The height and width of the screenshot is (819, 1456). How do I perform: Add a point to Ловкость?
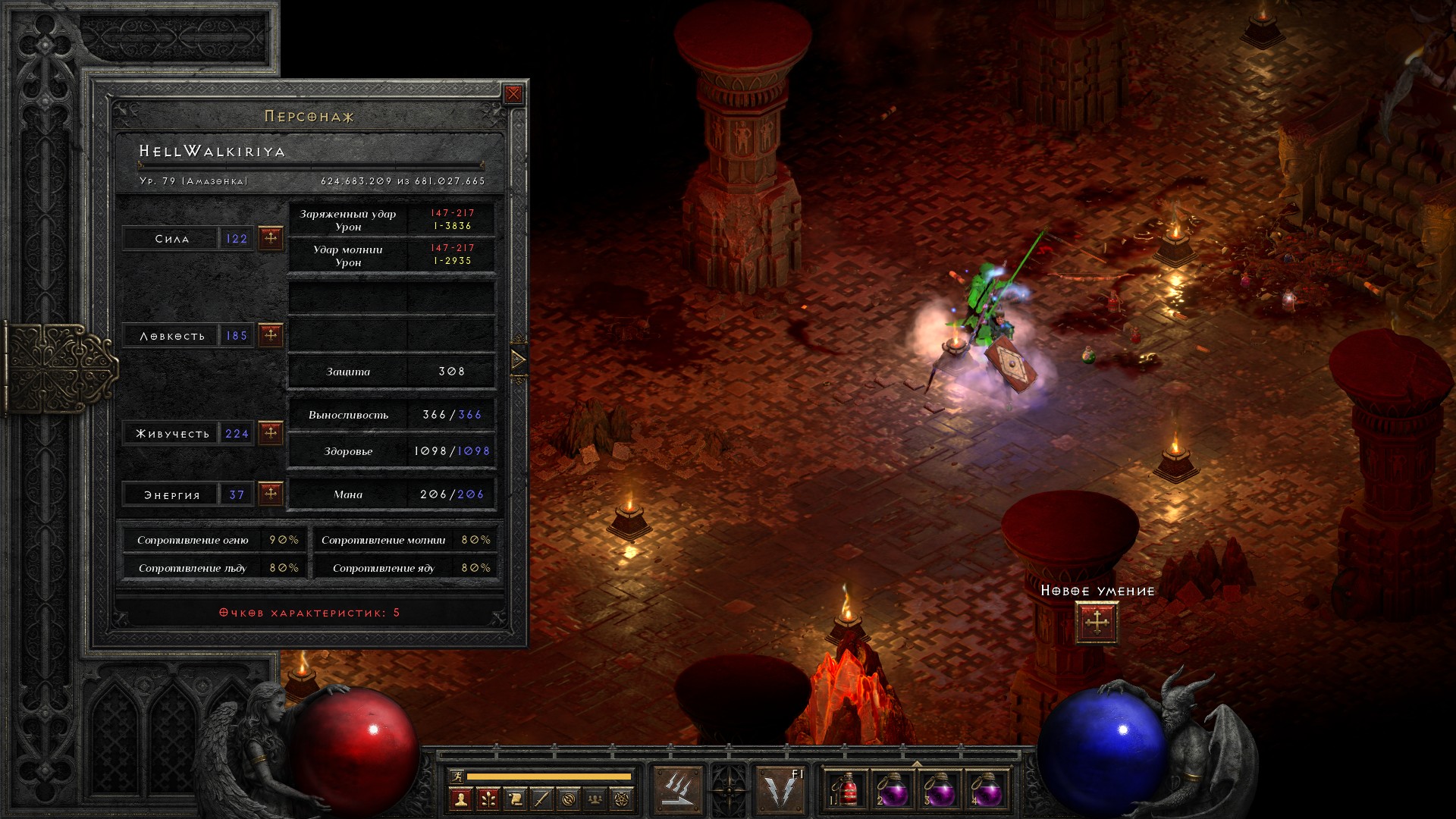coord(271,334)
